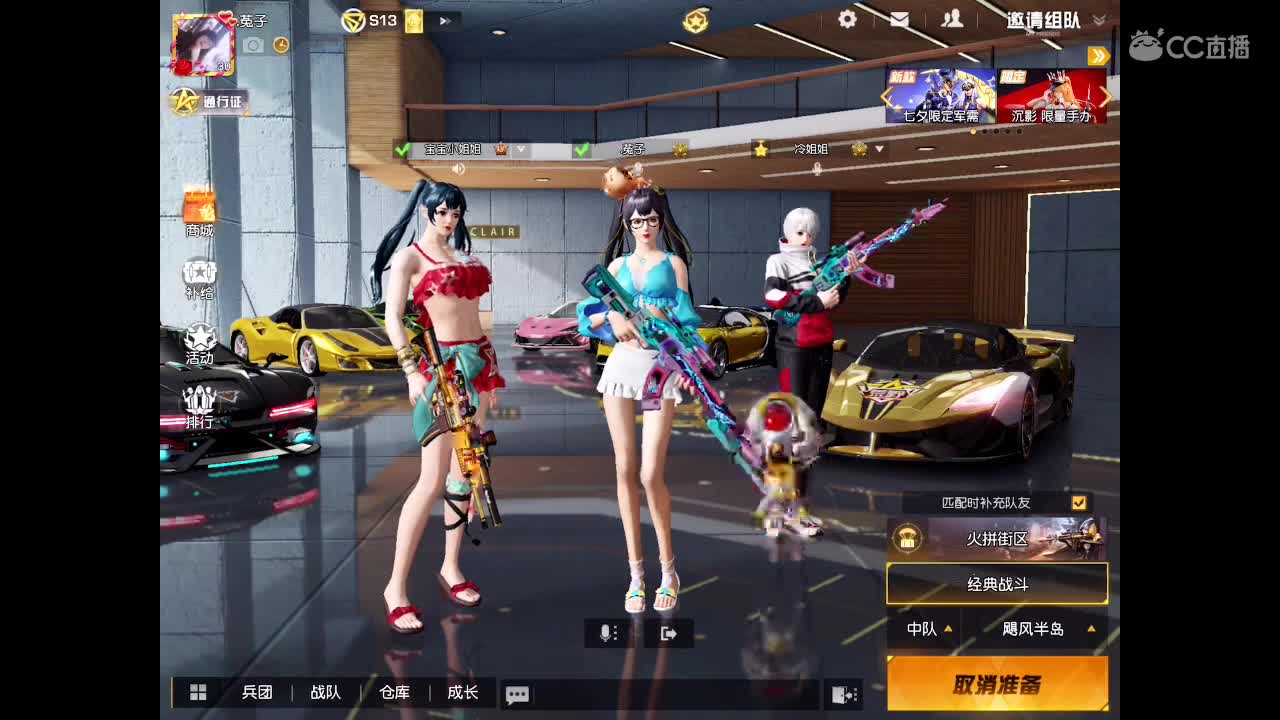Select the 经典战斗 mode button

click(996, 584)
